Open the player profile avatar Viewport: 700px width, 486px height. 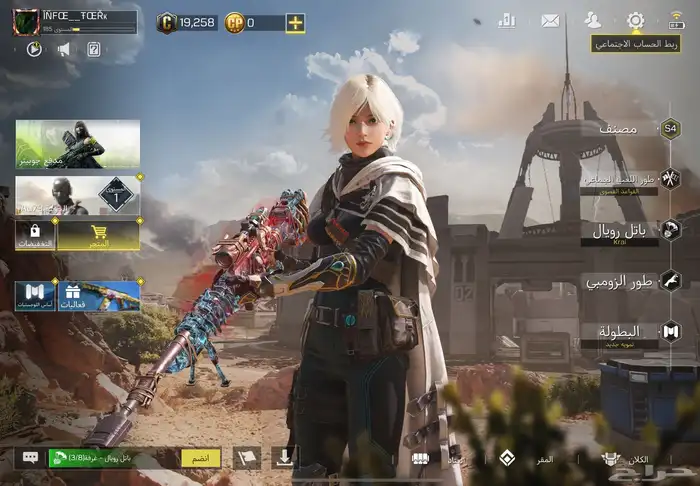click(x=25, y=22)
